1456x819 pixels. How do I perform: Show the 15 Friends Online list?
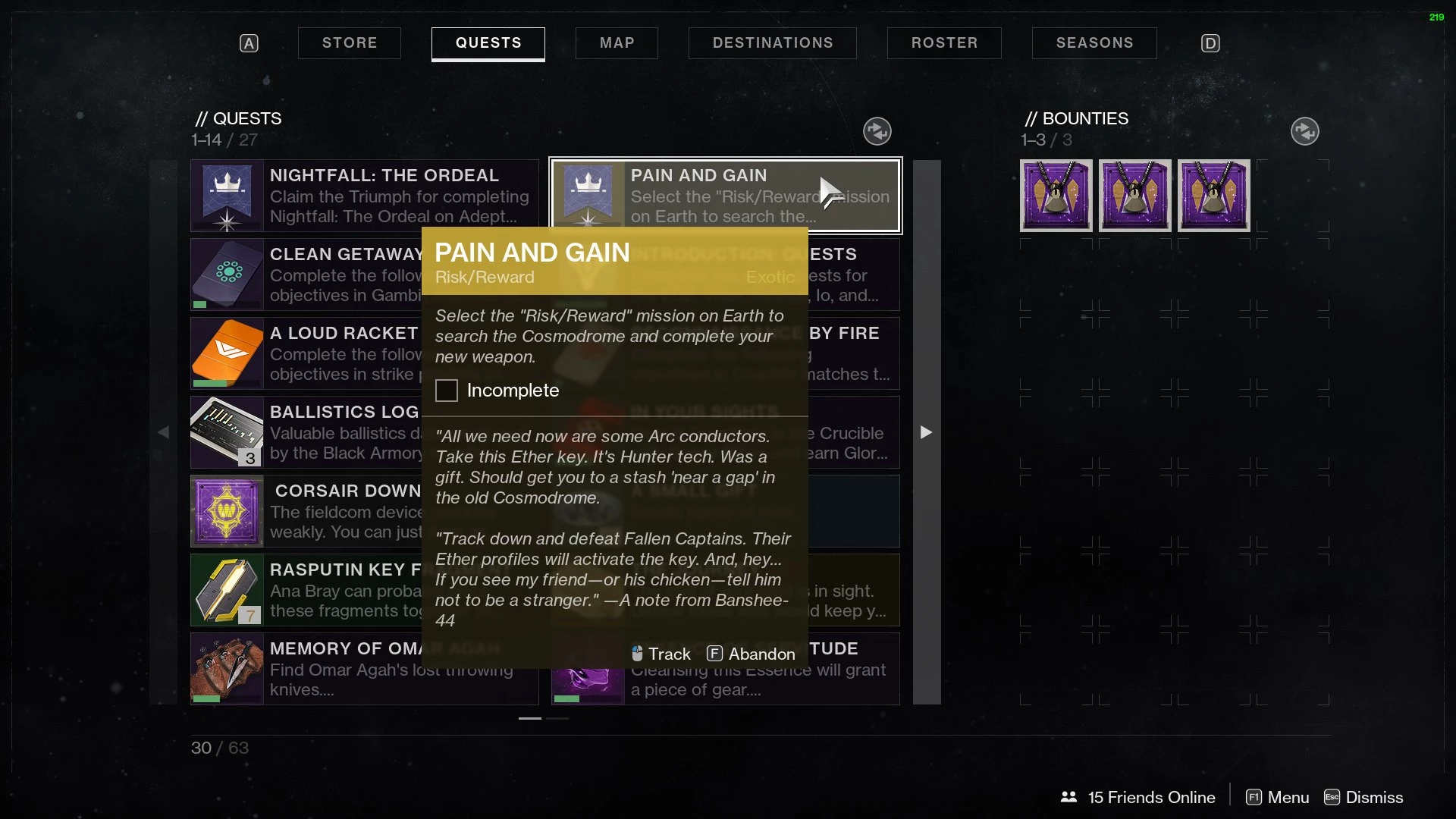pyautogui.click(x=1137, y=797)
